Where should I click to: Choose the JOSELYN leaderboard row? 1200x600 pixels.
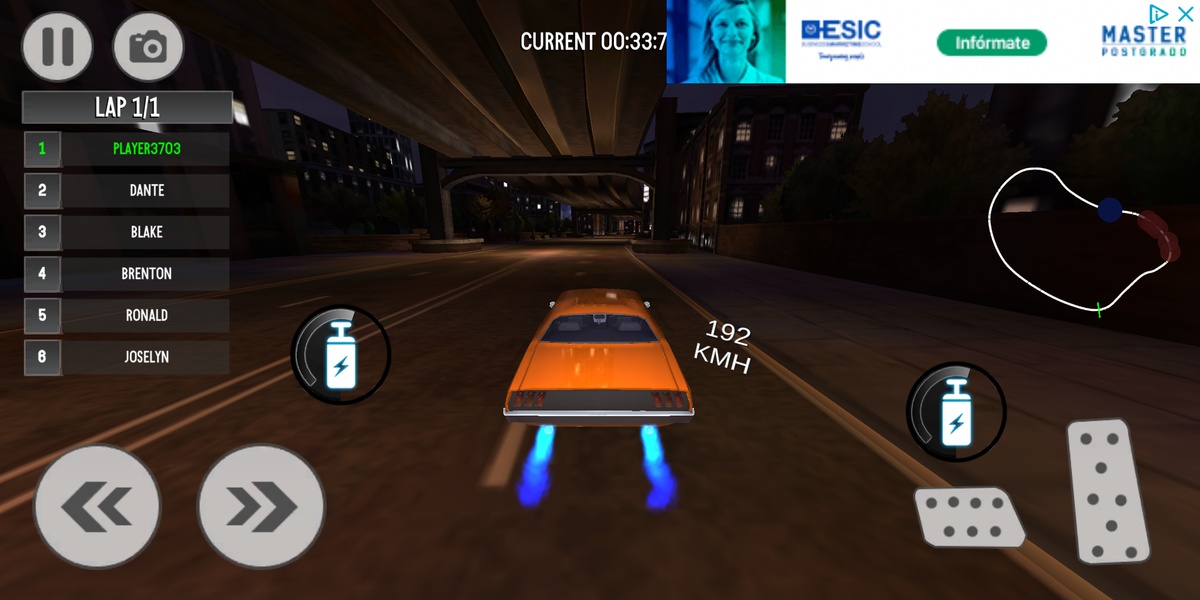click(146, 356)
